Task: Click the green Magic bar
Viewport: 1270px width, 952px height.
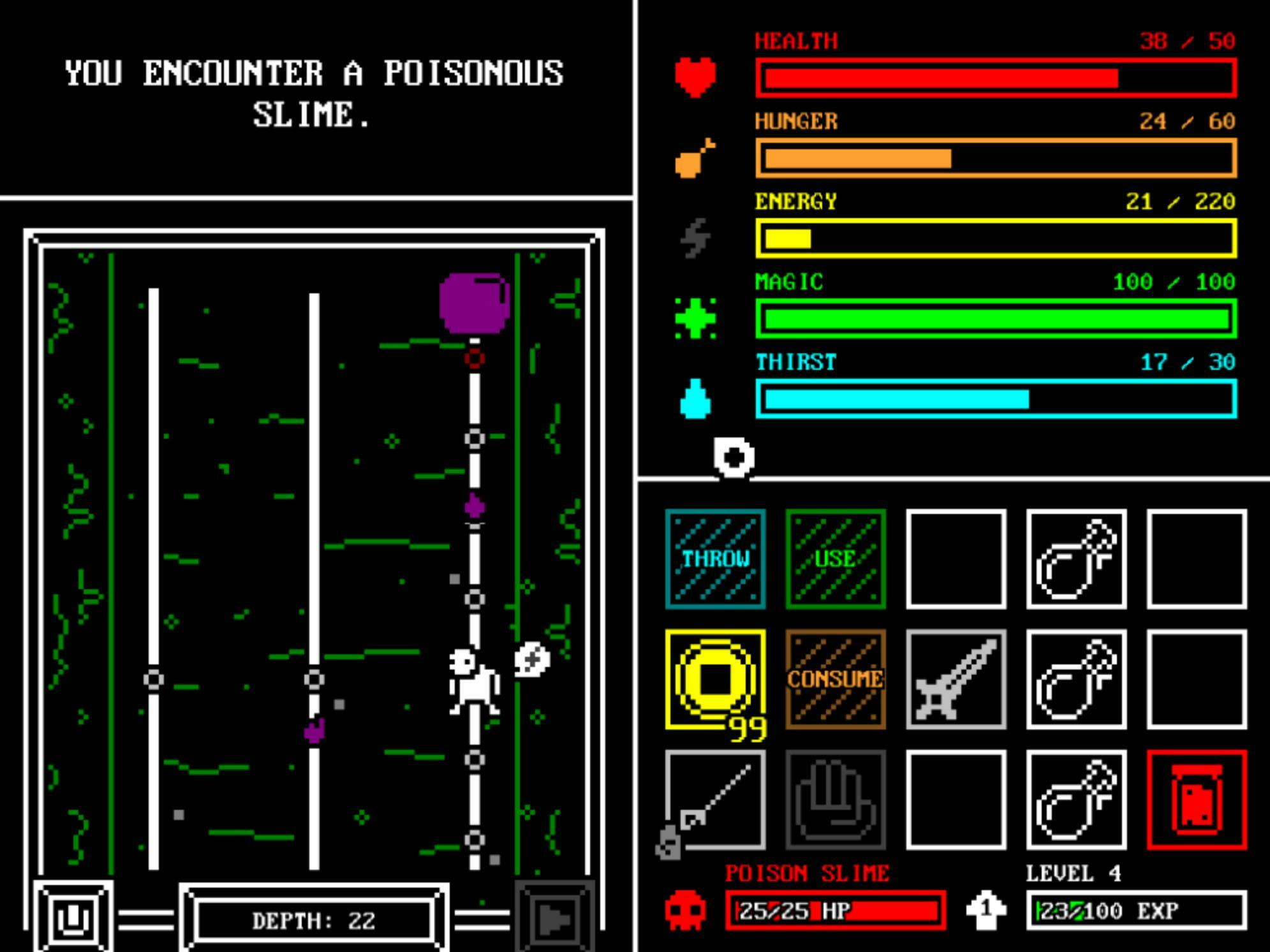Action: point(995,319)
